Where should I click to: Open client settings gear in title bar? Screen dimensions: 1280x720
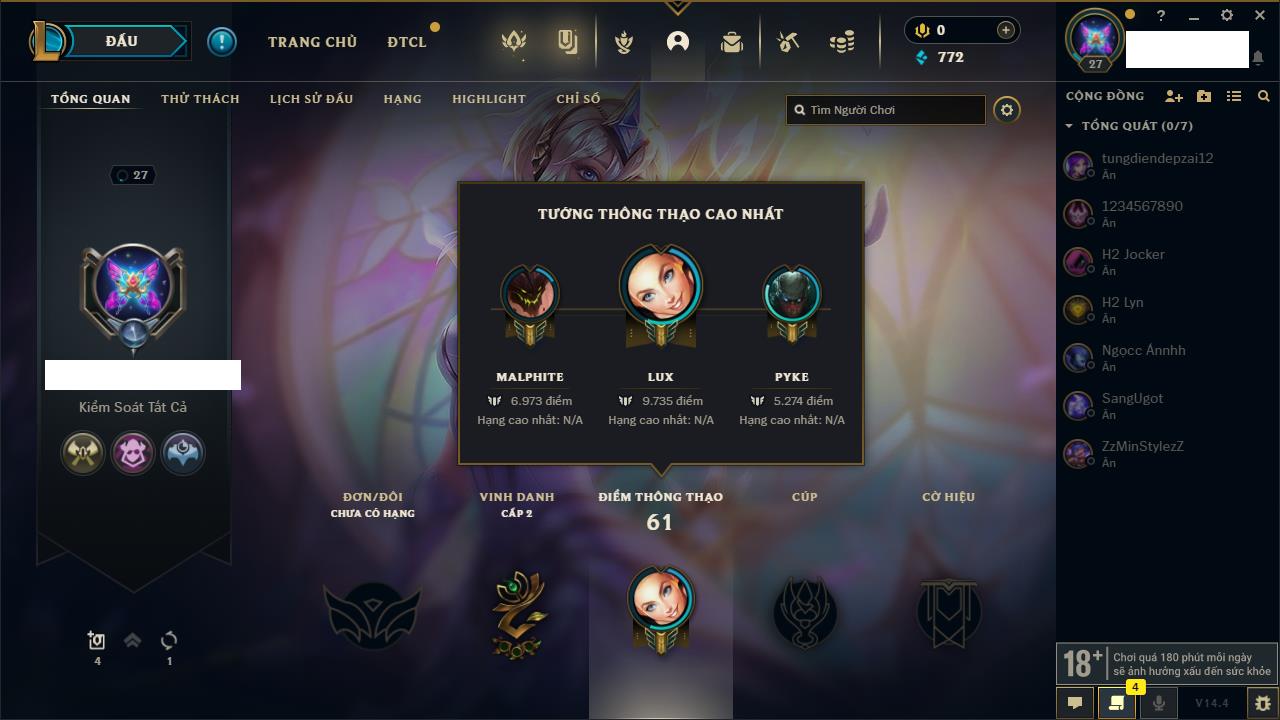1227,16
